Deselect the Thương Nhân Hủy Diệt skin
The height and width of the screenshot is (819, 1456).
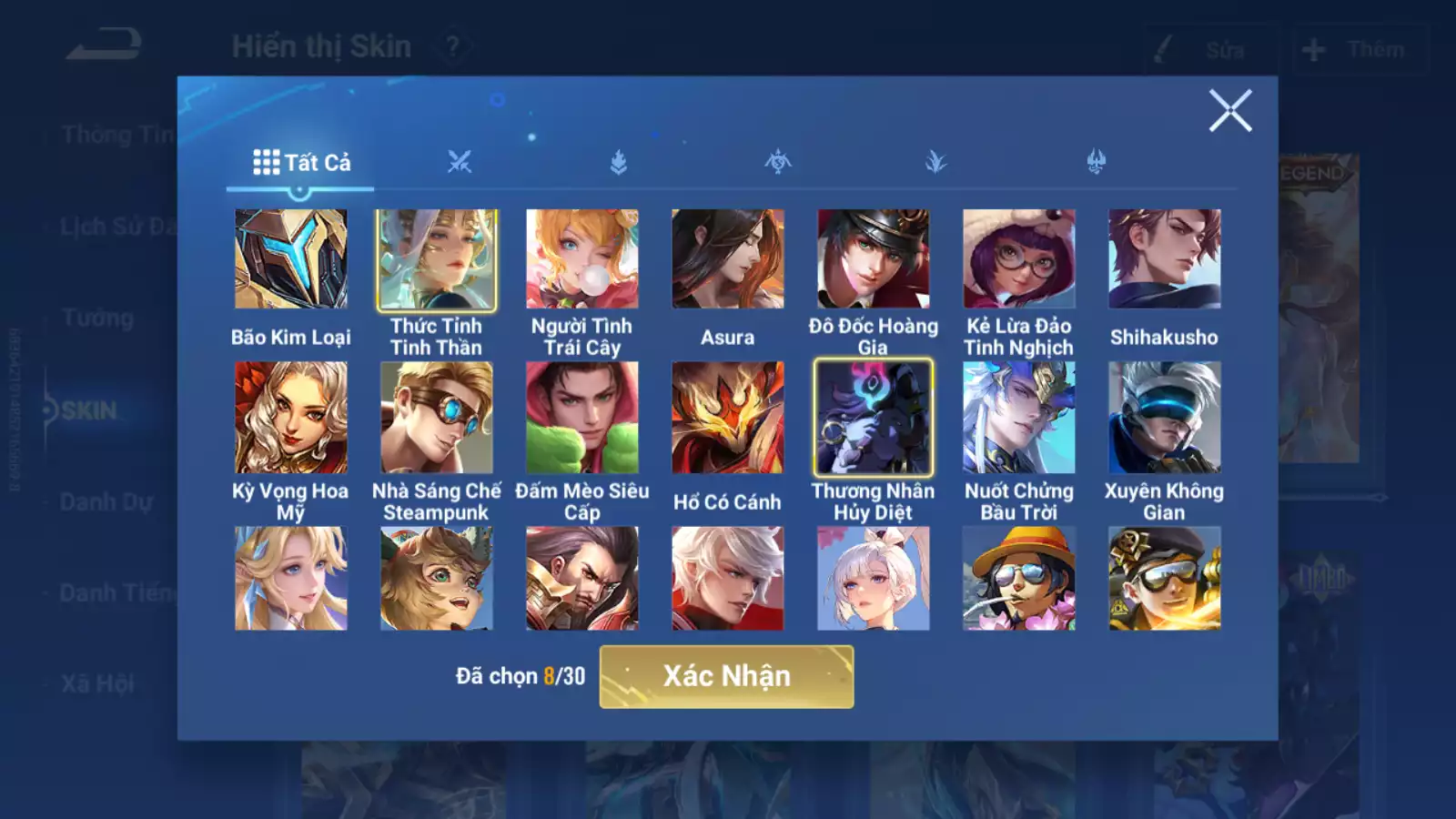click(874, 416)
